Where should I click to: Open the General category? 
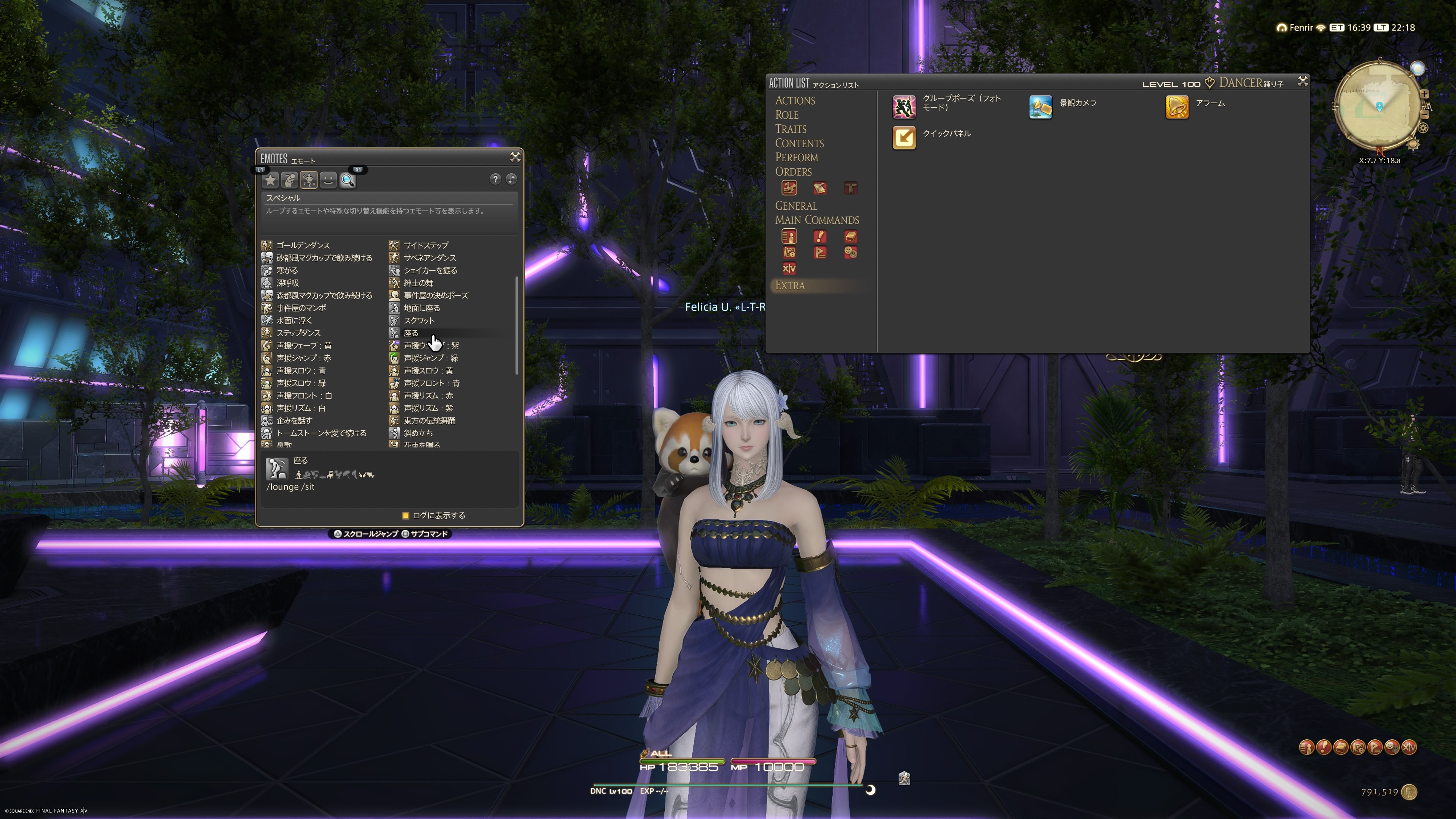795,206
